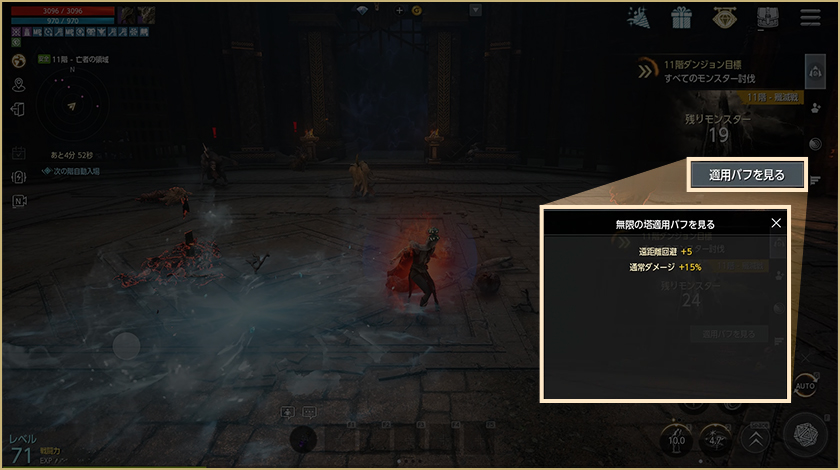Open the treasure chest inventory icon
This screenshot has width=840, height=470.
(768, 18)
